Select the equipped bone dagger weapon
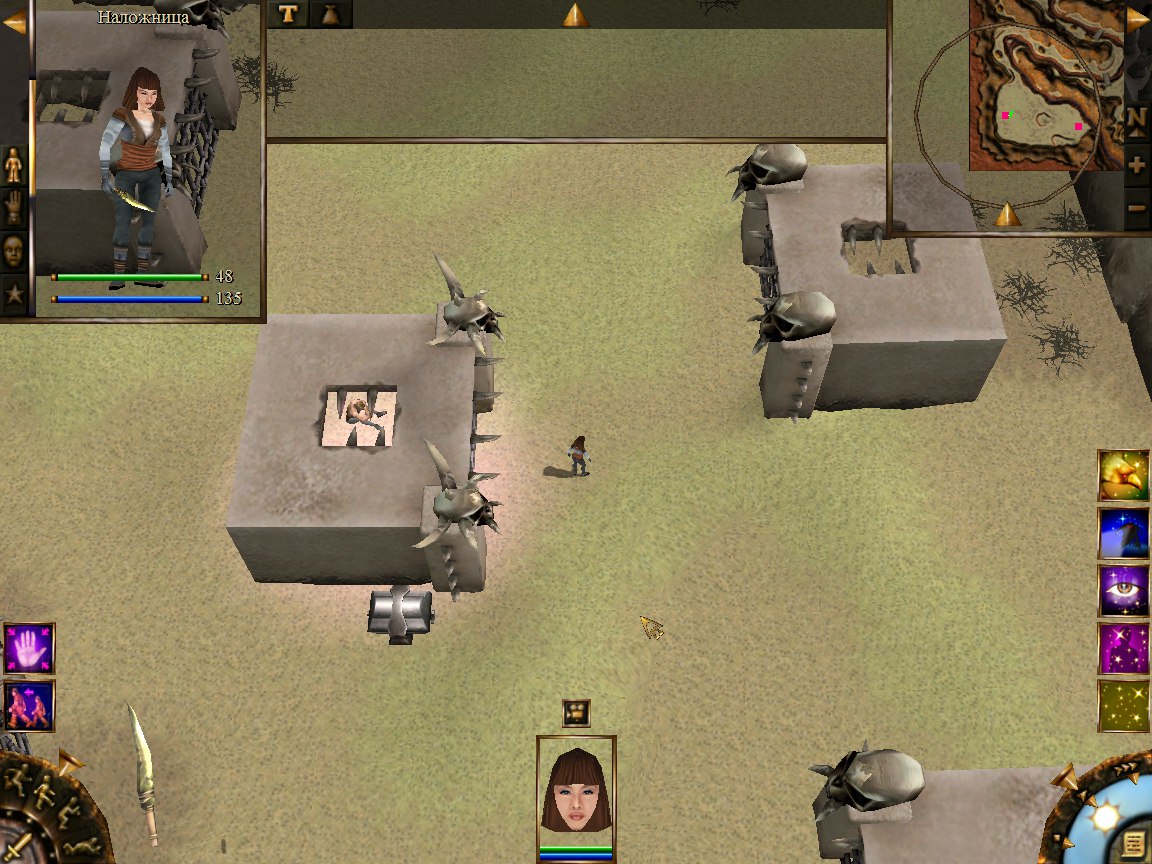Screen dimensions: 1152x864 pos(143,773)
